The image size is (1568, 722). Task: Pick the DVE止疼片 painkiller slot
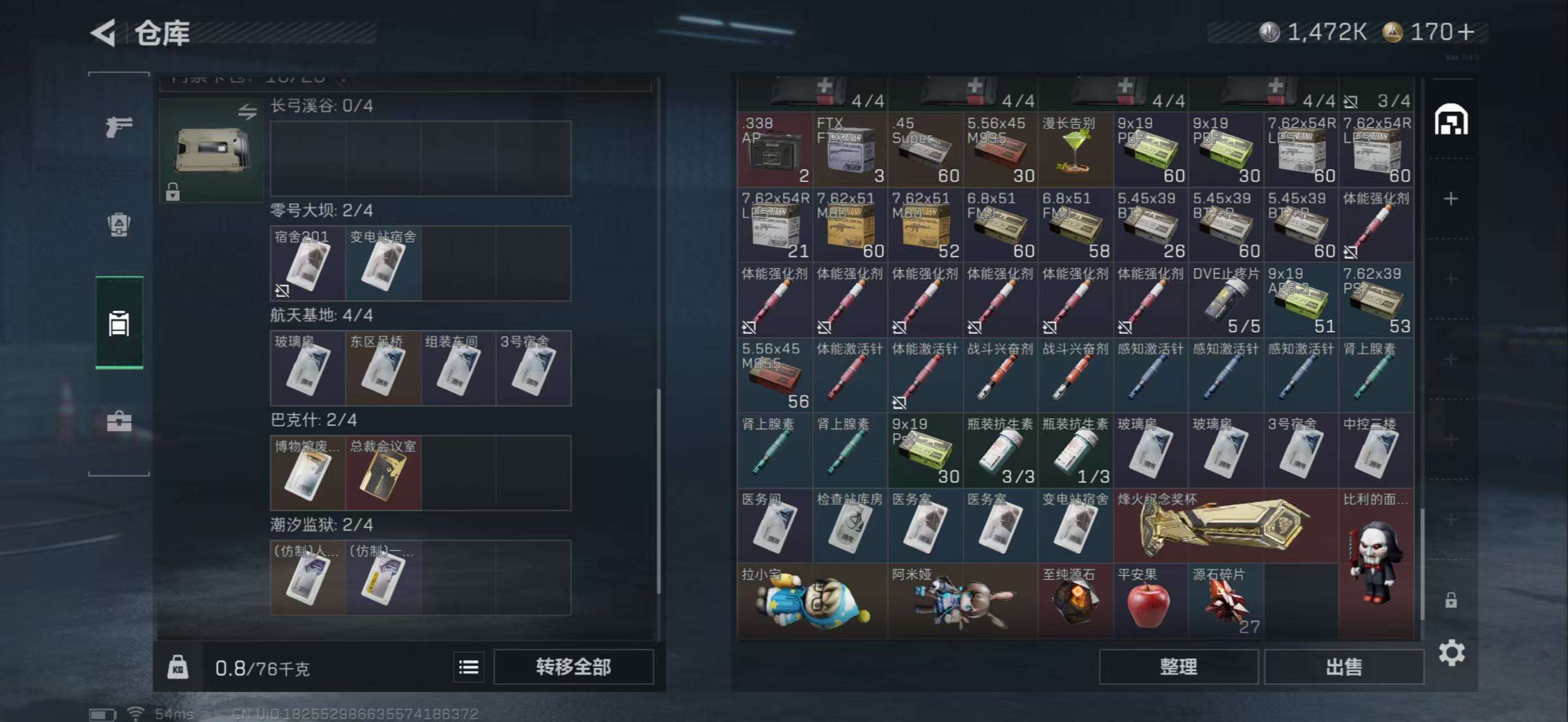click(x=1225, y=300)
